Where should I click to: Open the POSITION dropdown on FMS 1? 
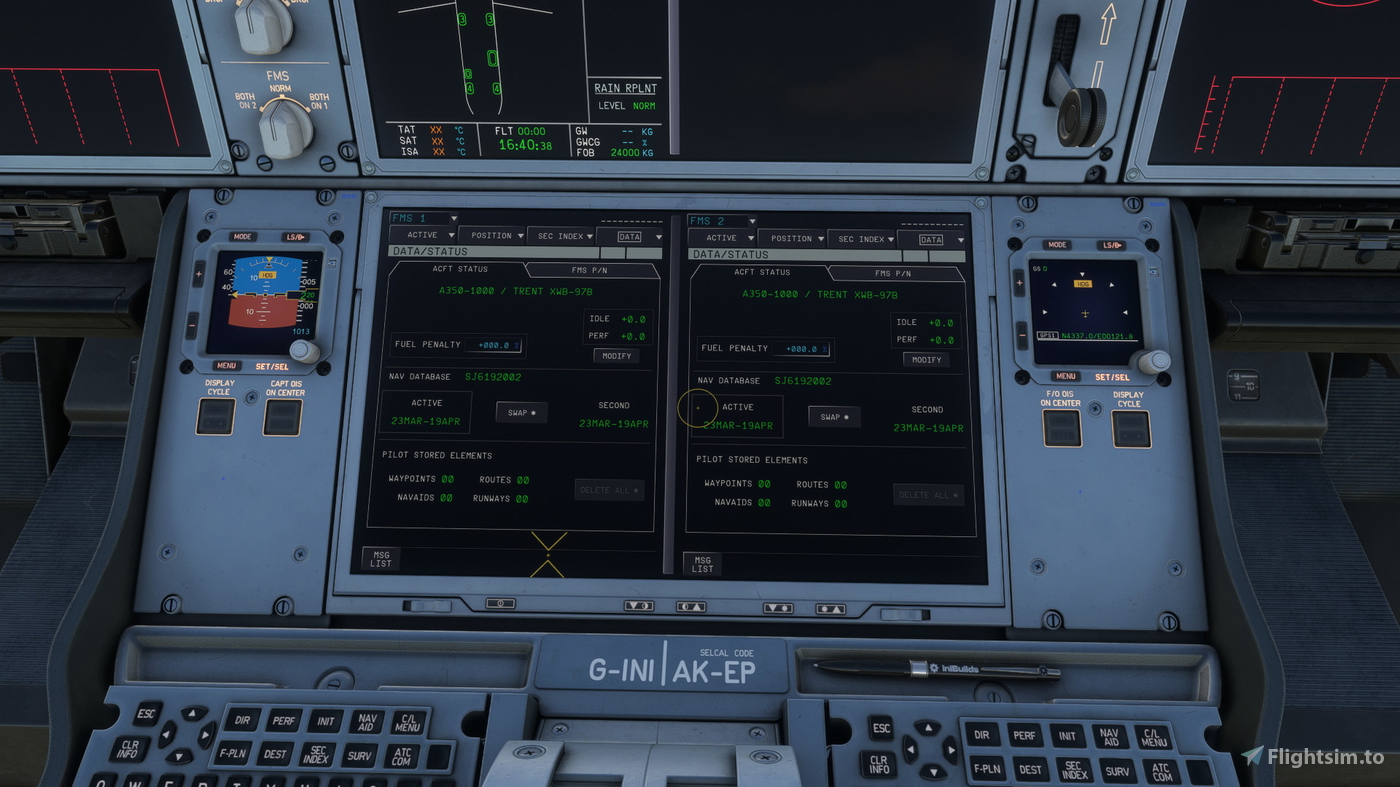(493, 236)
